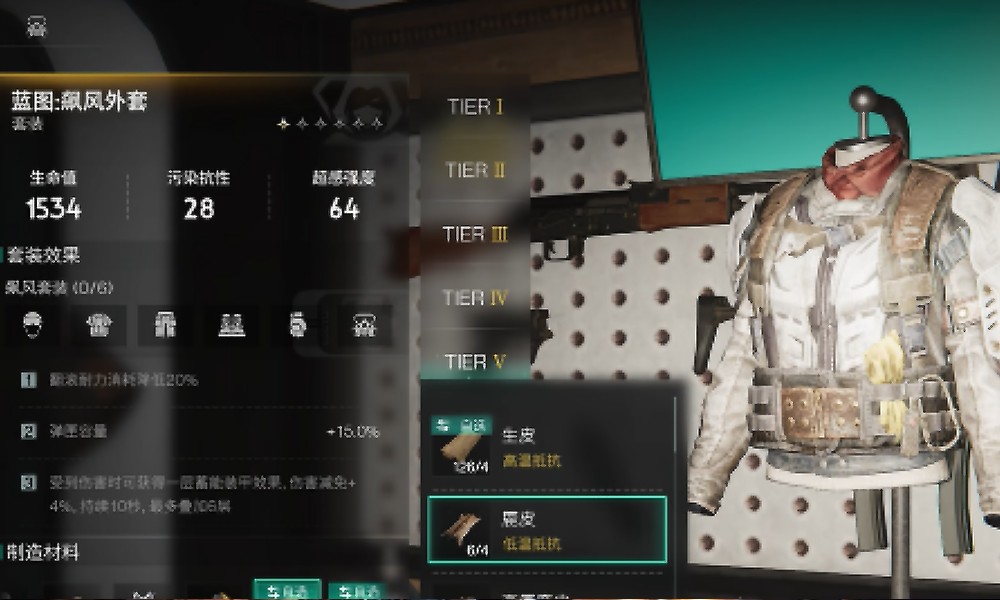Select the gloves piece set icon

click(x=296, y=324)
